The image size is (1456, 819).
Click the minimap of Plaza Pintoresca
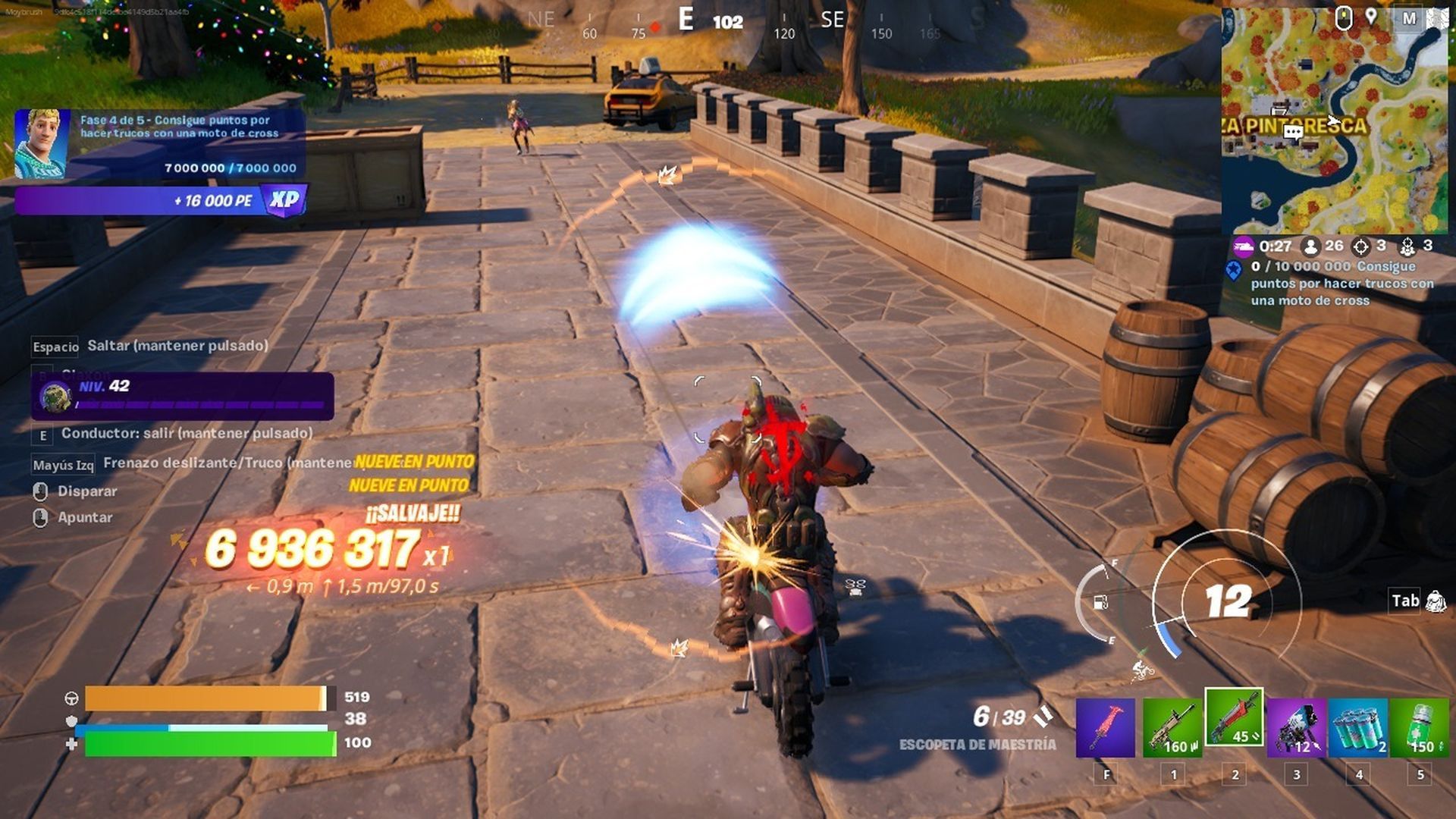click(1339, 118)
